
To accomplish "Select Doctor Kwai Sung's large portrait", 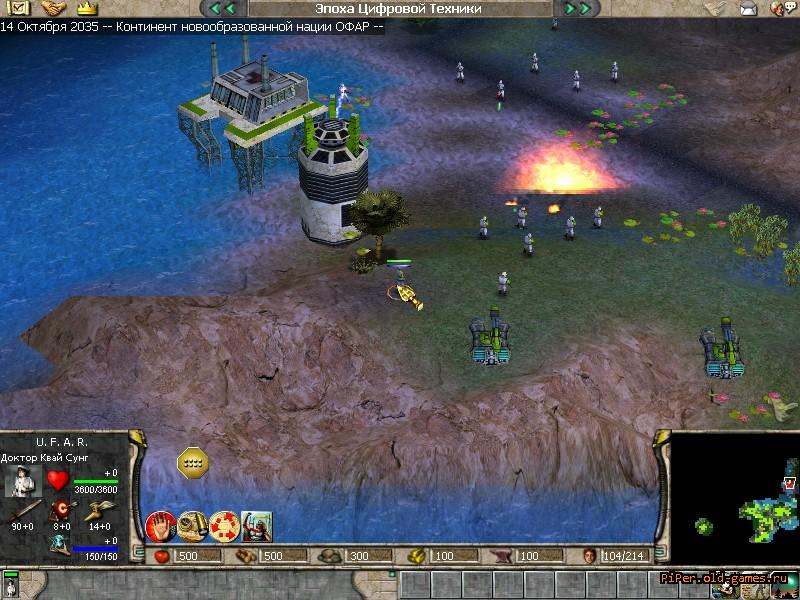I will point(22,481).
